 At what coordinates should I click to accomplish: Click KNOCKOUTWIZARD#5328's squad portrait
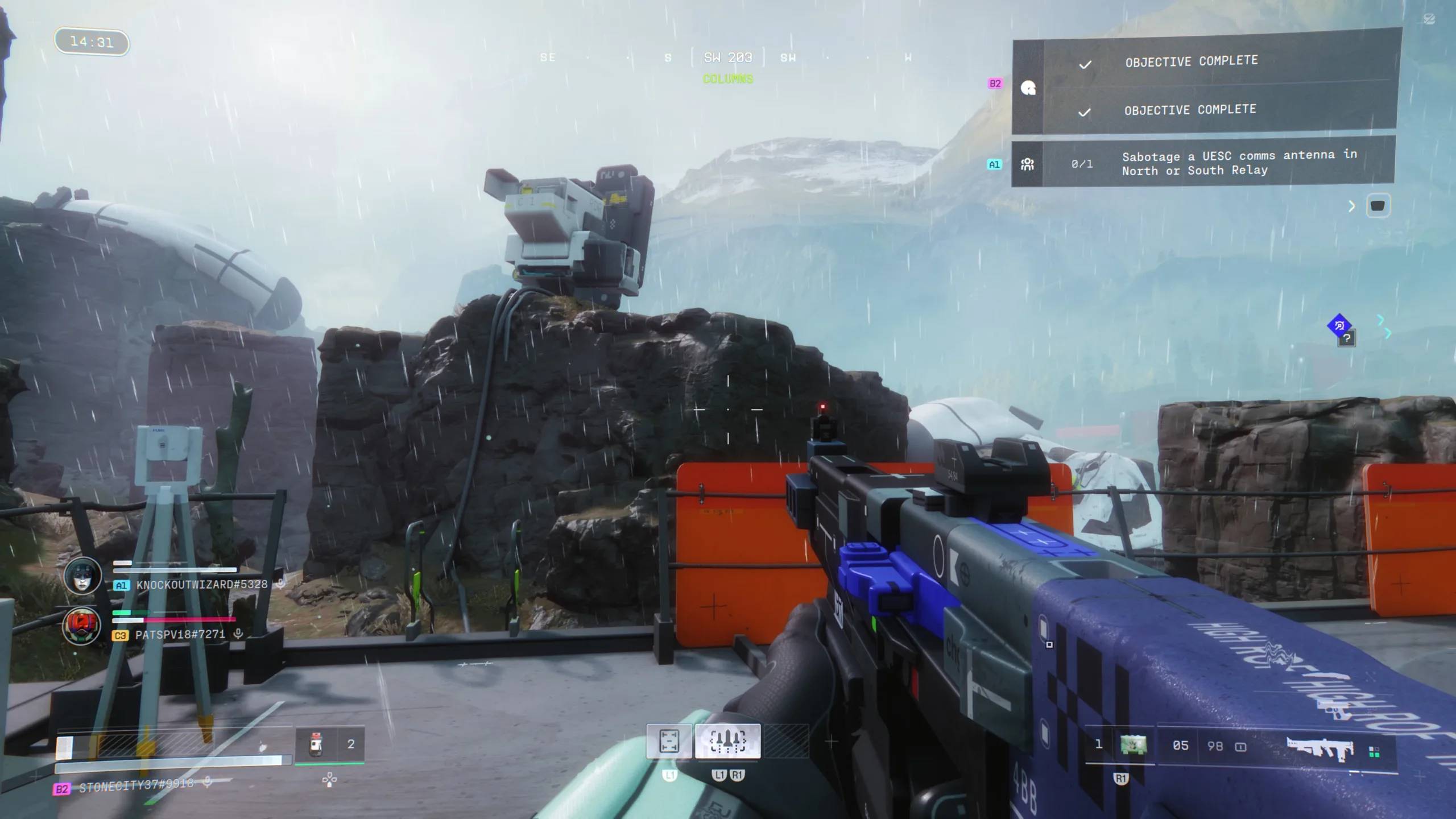82,576
